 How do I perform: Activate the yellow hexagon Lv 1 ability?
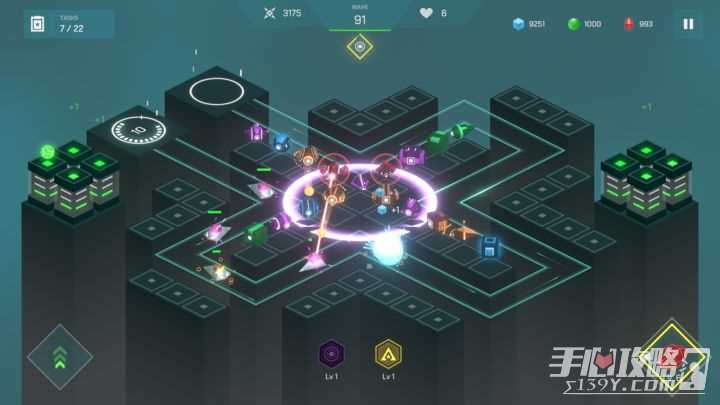click(x=388, y=353)
